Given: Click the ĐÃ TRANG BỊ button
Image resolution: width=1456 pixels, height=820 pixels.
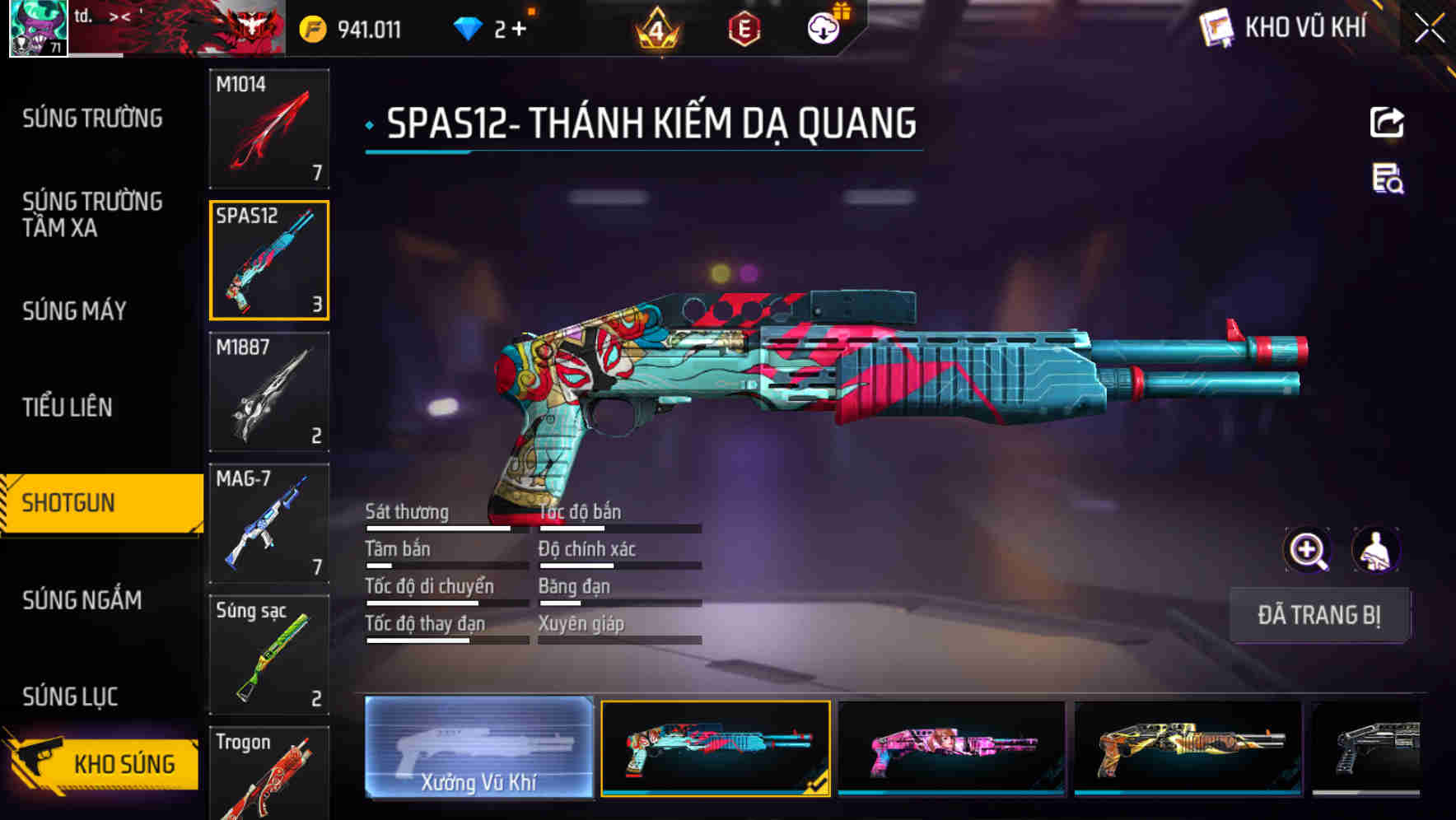Looking at the screenshot, I should click(1319, 614).
